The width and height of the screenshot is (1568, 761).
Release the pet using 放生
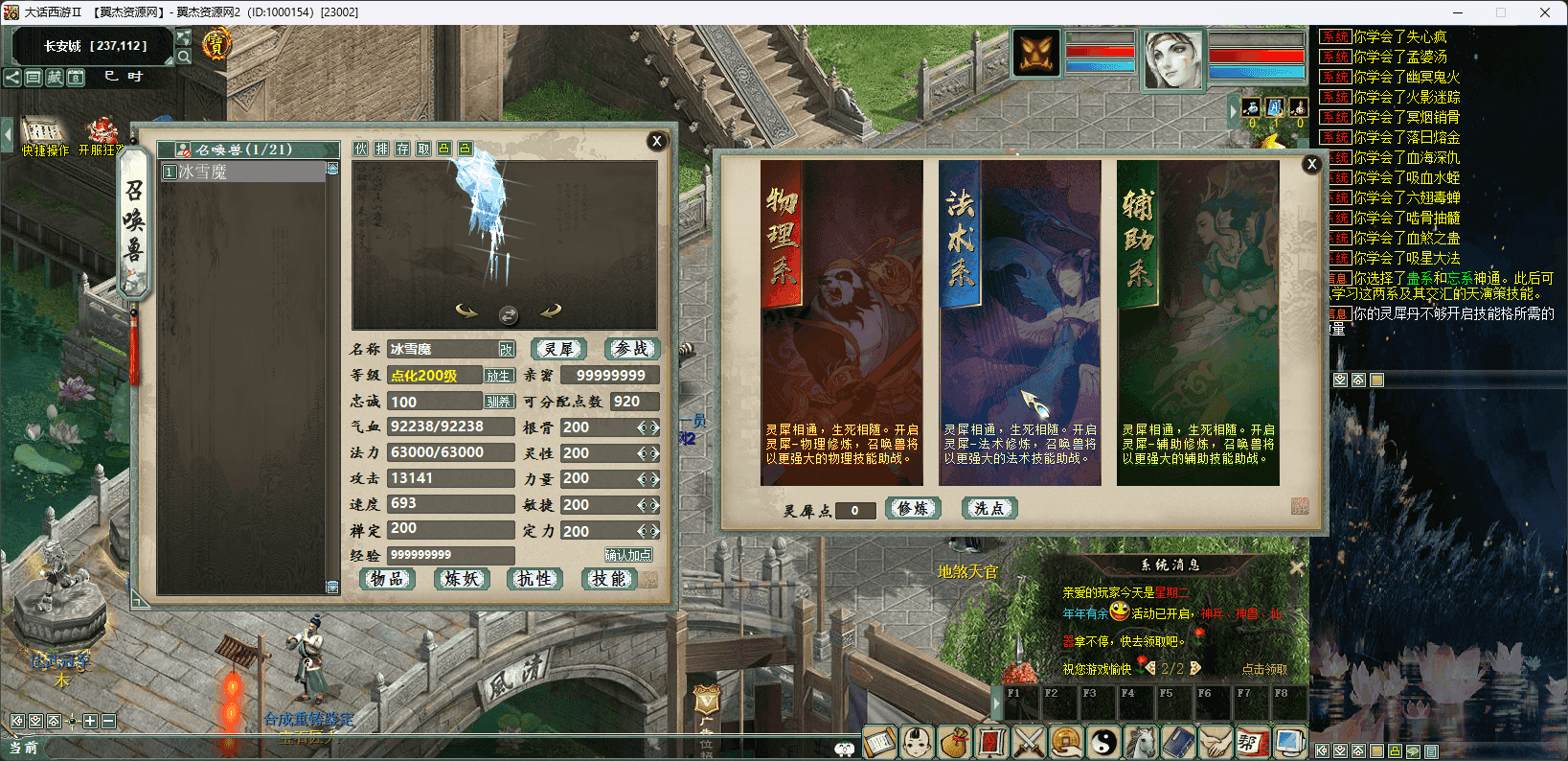tap(498, 376)
